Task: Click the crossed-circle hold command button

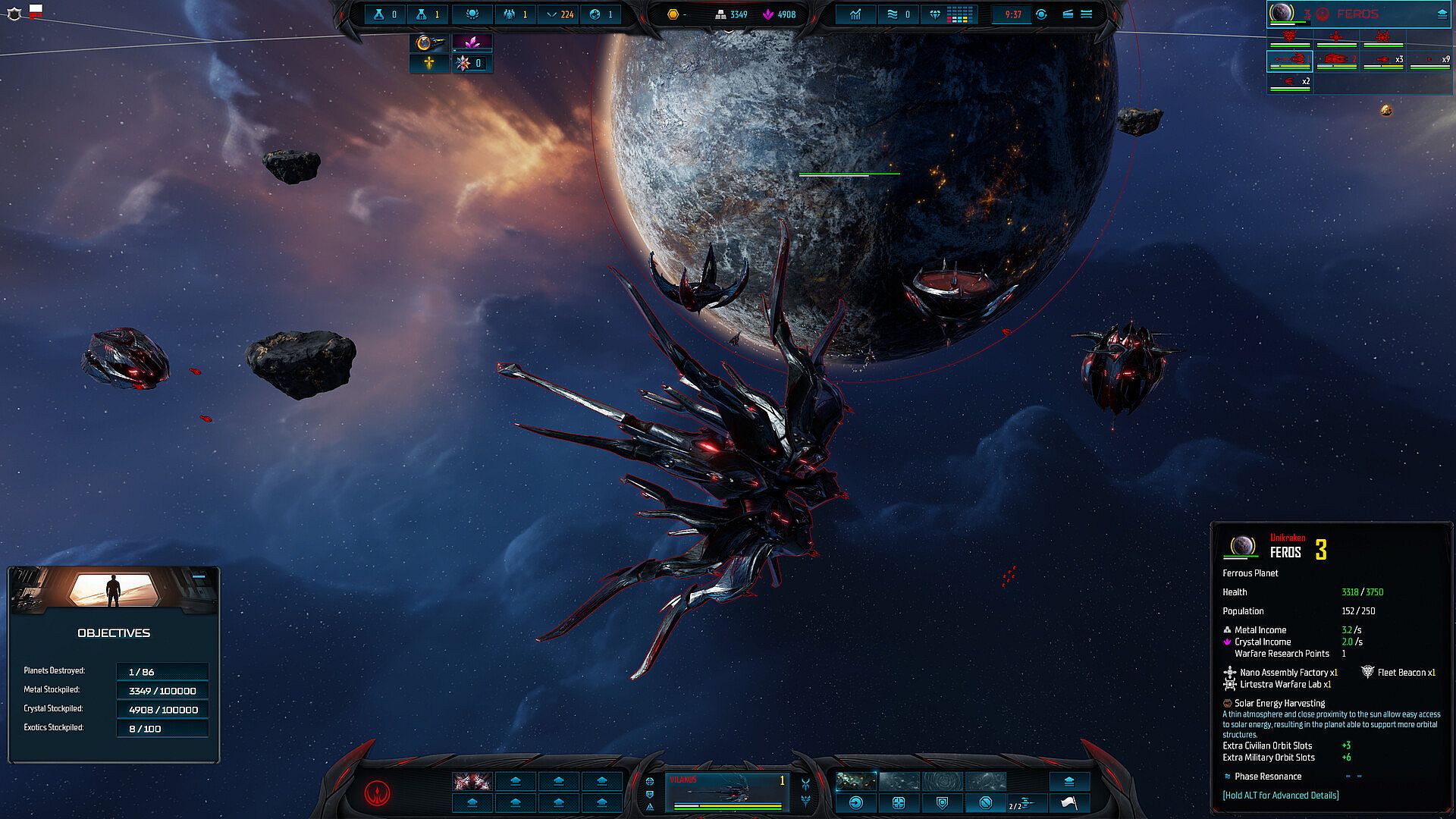Action: click(x=985, y=803)
